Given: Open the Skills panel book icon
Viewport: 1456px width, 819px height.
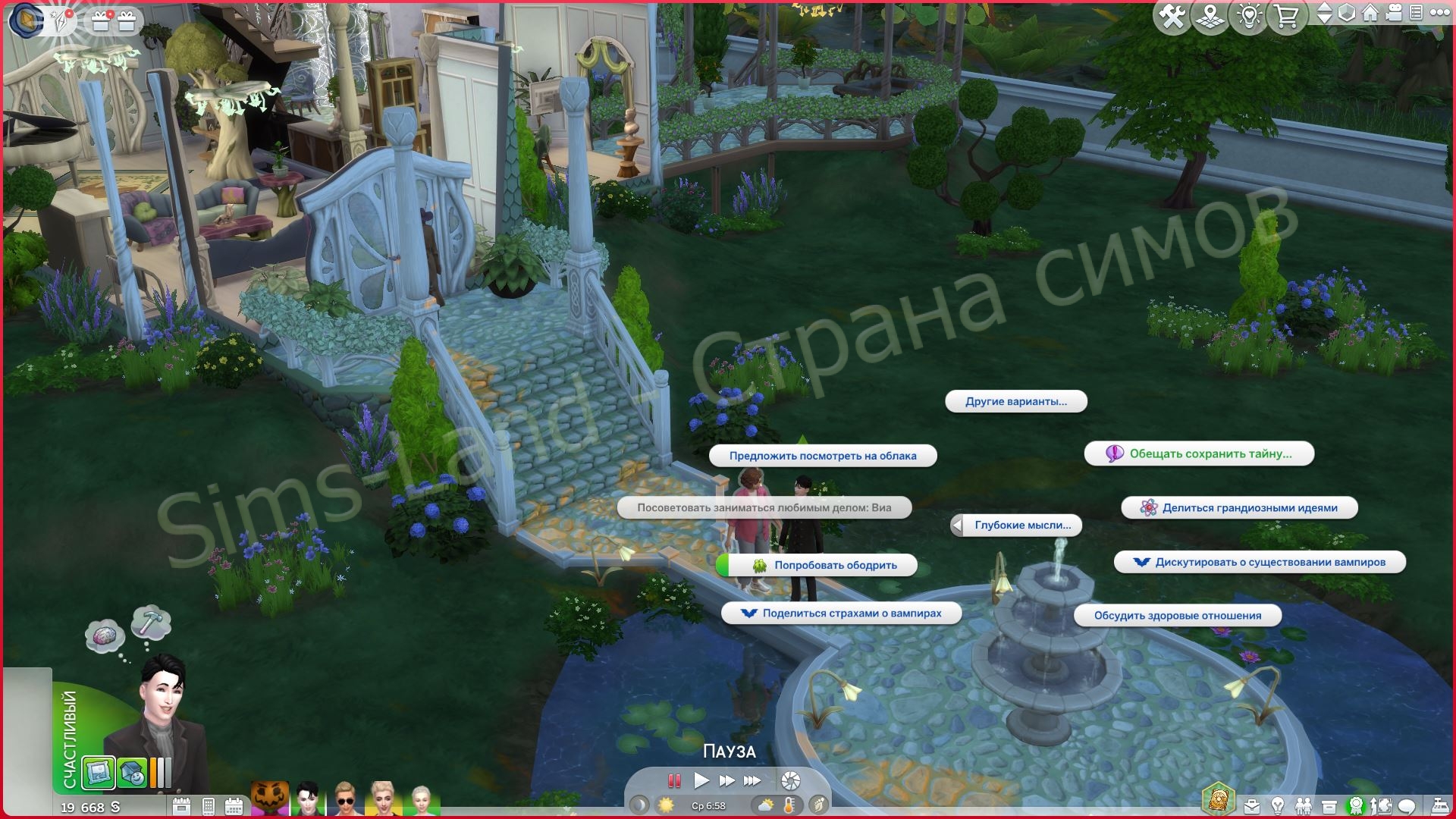Looking at the screenshot, I should pyautogui.click(x=1382, y=805).
